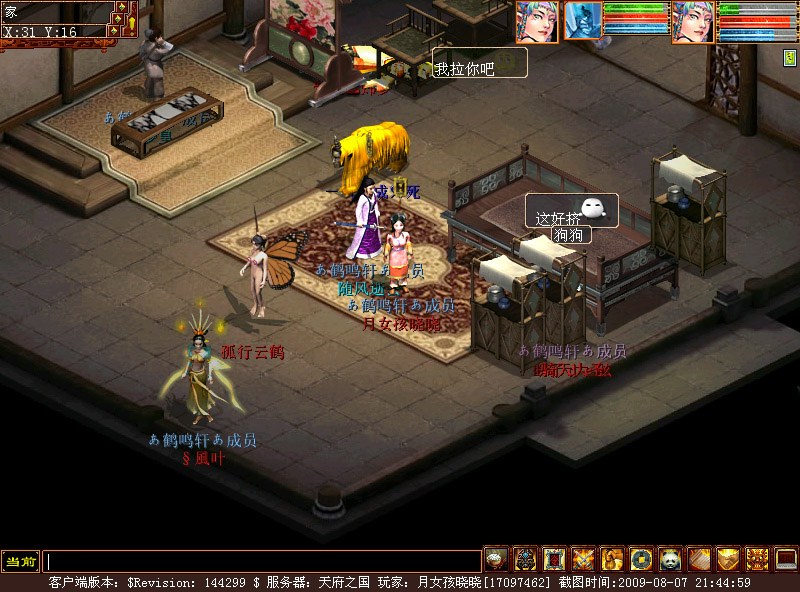
Task: Click the chat text input field
Action: pyautogui.click(x=262, y=562)
